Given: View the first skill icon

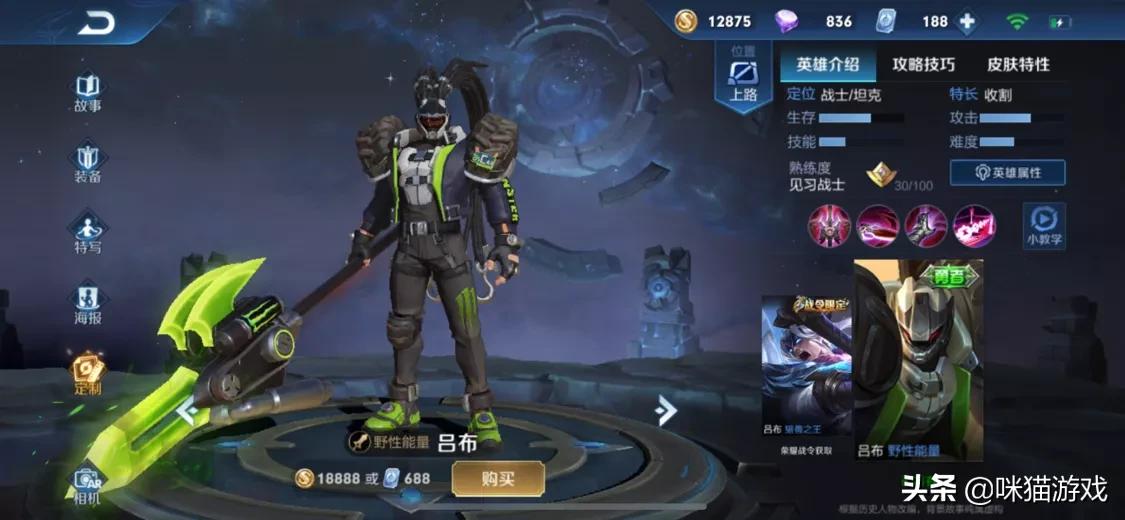Looking at the screenshot, I should [x=828, y=225].
